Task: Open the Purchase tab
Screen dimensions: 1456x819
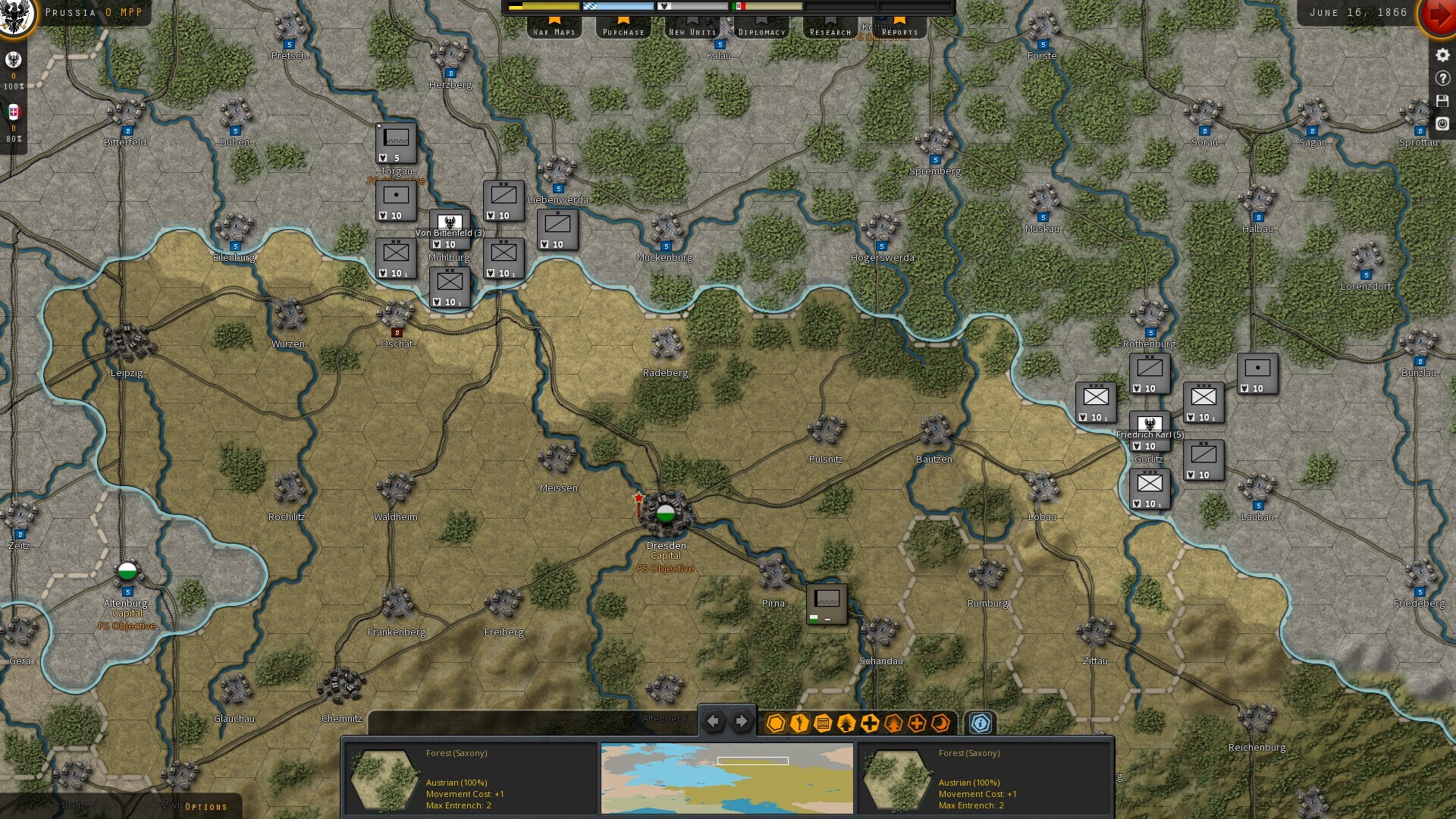Action: (623, 33)
